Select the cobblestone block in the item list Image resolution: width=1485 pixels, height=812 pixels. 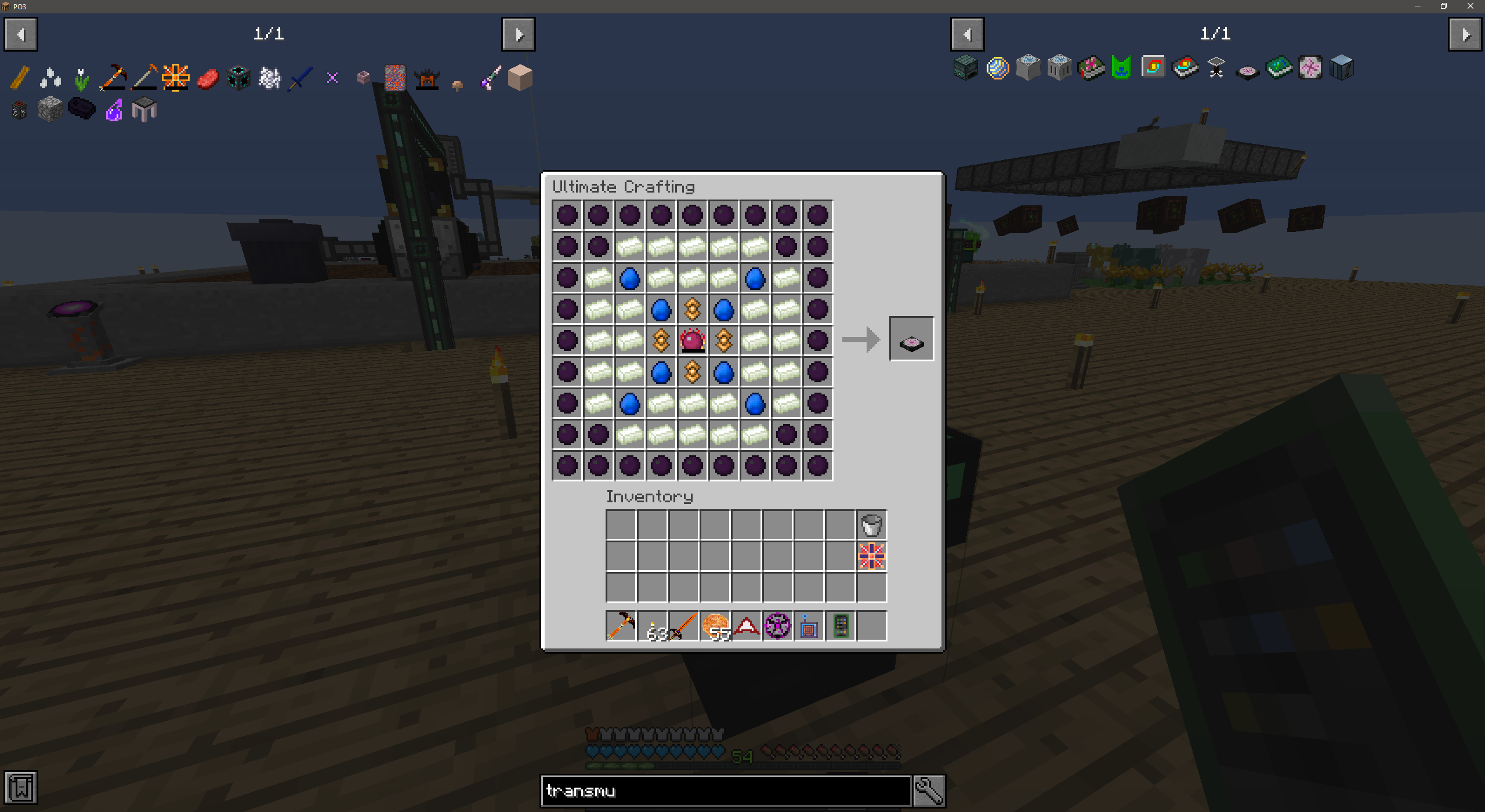click(x=50, y=109)
